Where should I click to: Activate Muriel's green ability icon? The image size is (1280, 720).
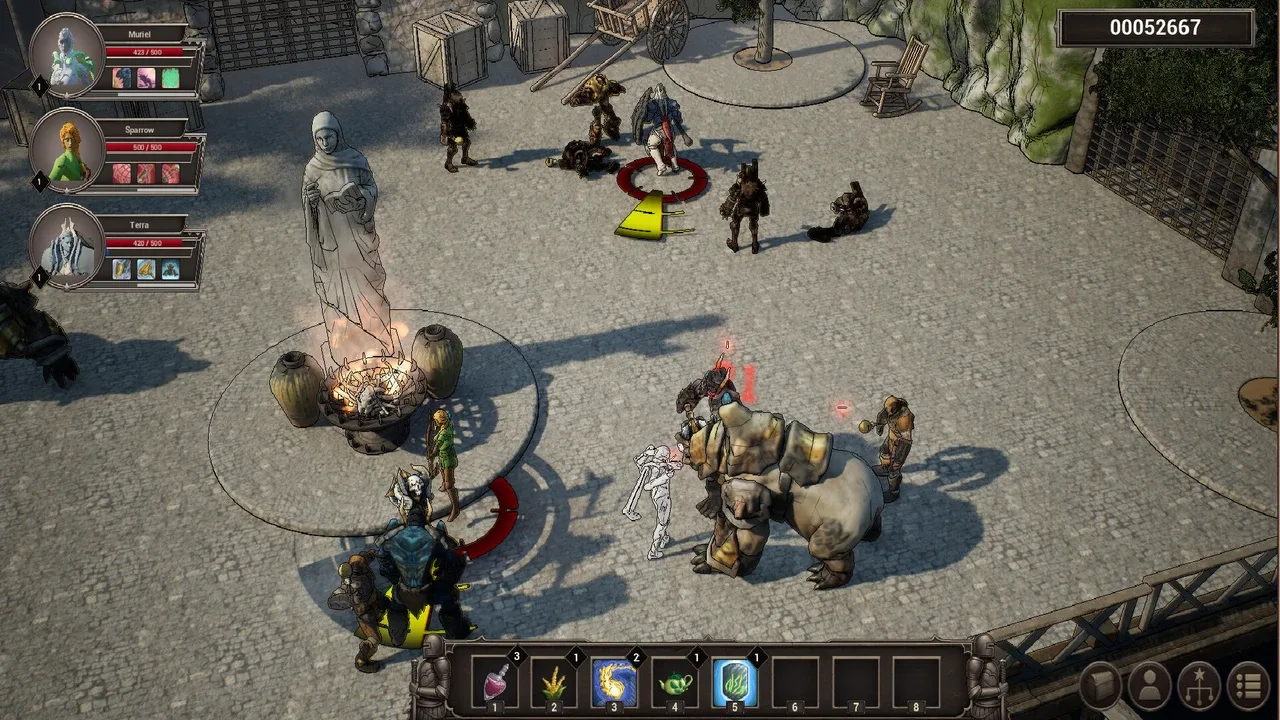point(171,78)
